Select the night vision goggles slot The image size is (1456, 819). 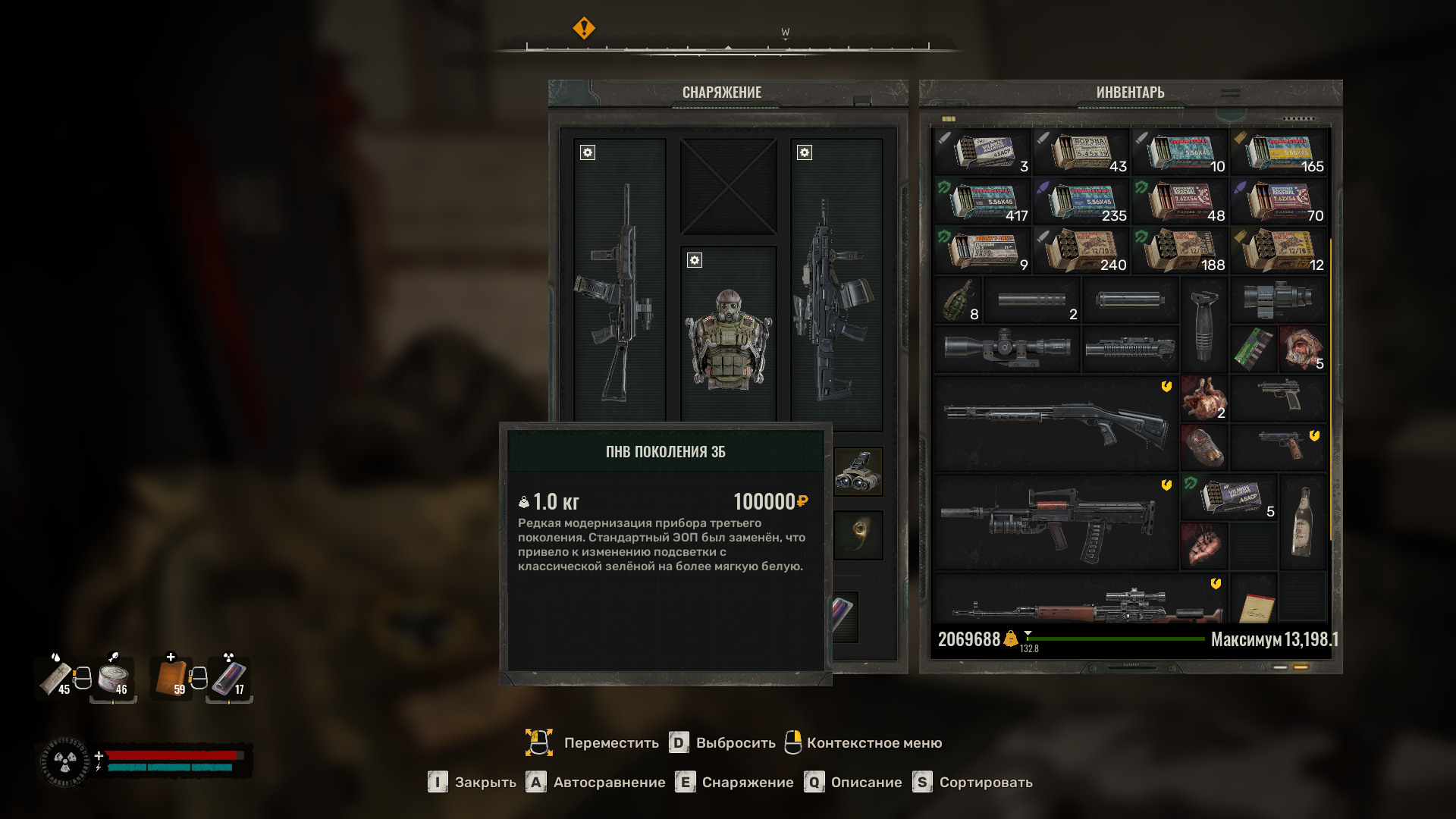[858, 472]
